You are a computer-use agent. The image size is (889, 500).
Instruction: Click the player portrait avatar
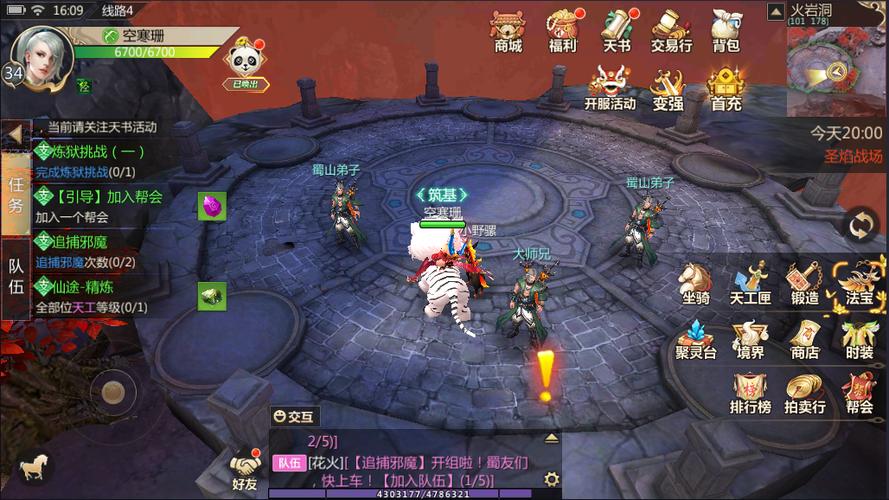42,50
